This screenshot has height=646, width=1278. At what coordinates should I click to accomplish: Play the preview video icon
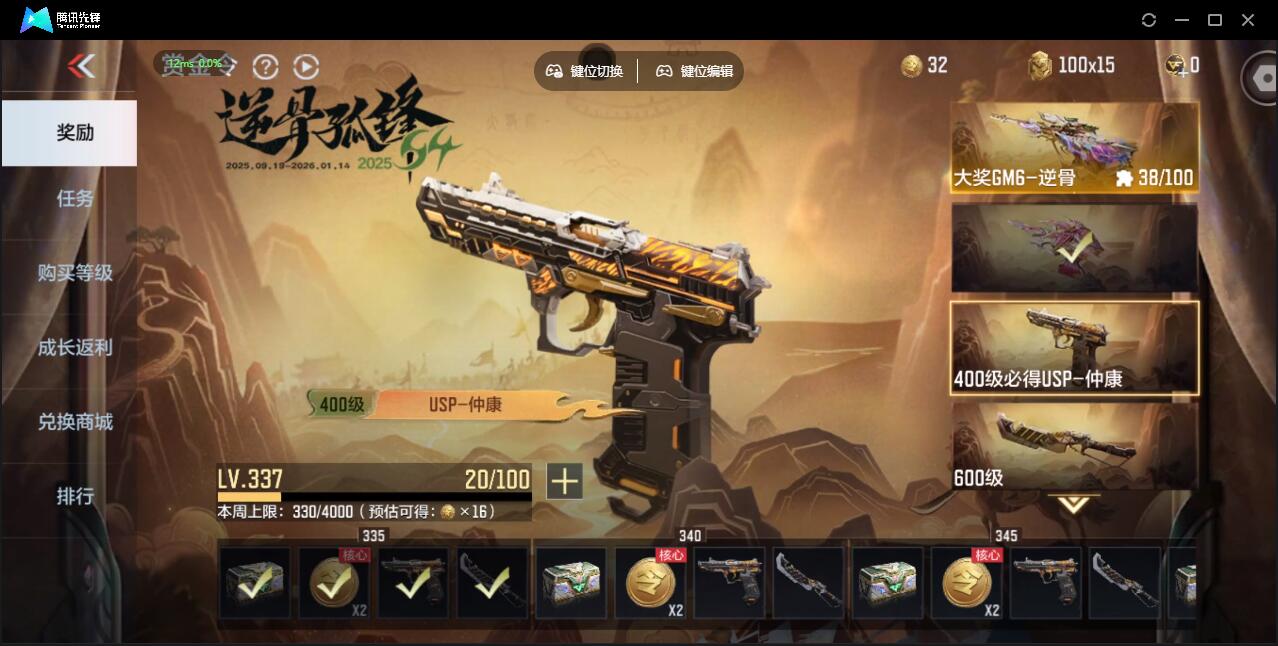point(306,67)
